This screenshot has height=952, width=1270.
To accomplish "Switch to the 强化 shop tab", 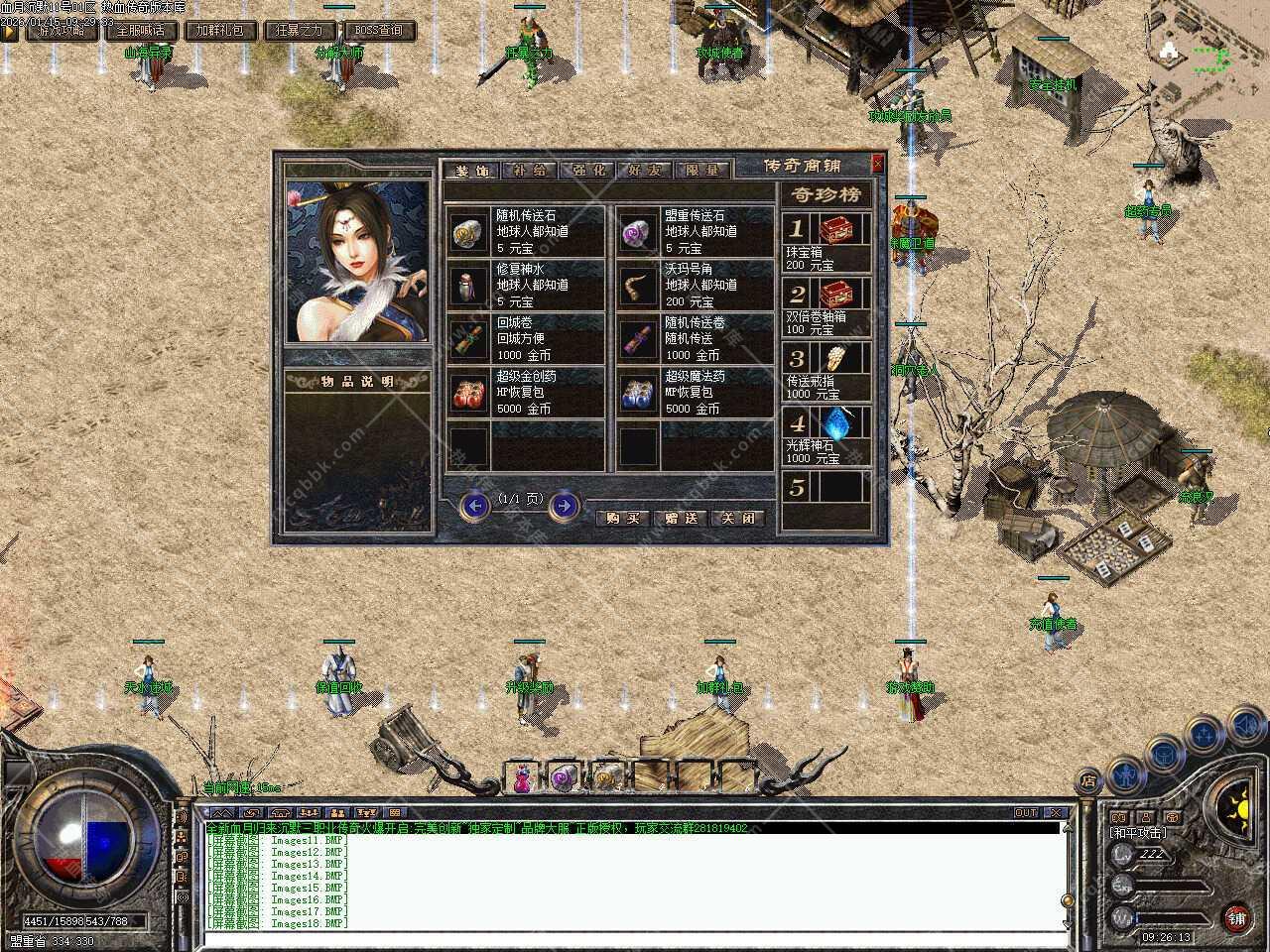I will tap(588, 171).
